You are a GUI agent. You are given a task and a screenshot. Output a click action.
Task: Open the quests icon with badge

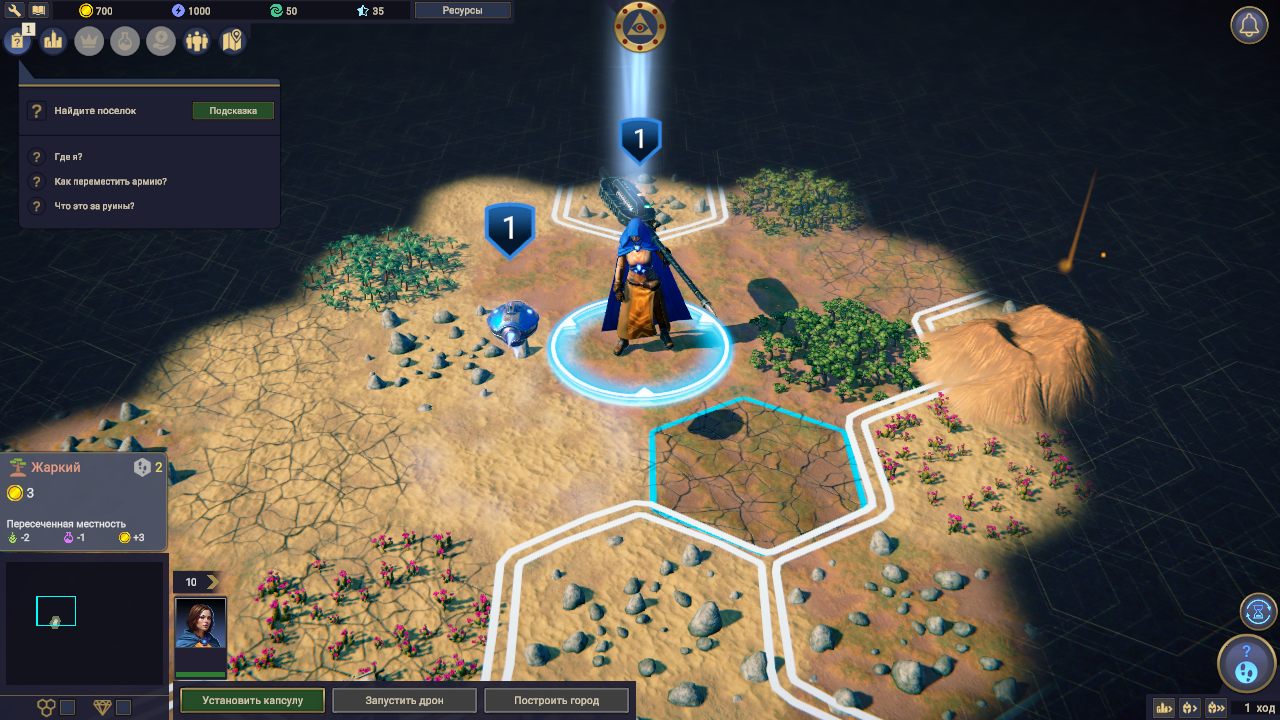(17, 41)
